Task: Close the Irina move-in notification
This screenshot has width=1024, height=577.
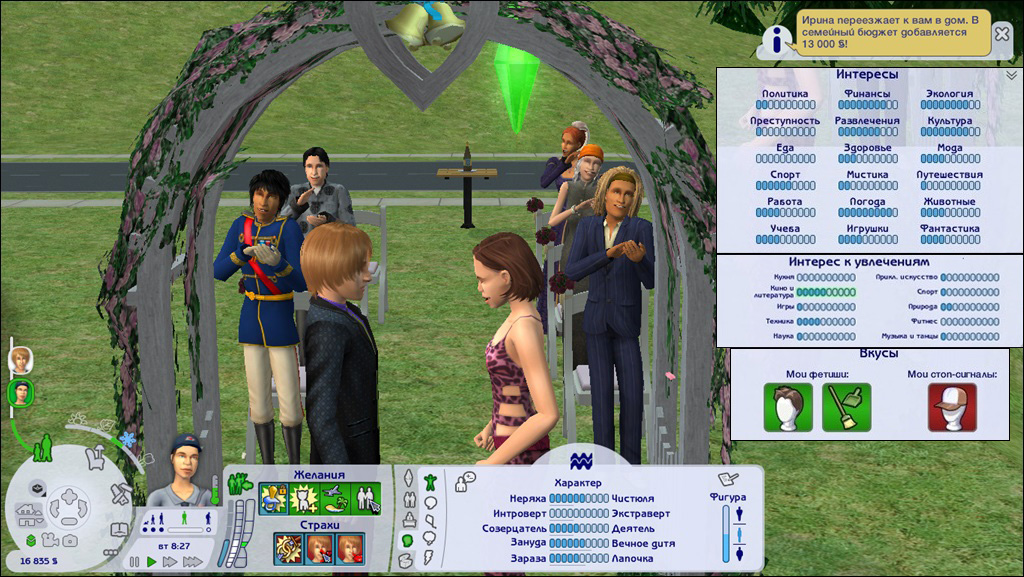Action: [x=1001, y=34]
